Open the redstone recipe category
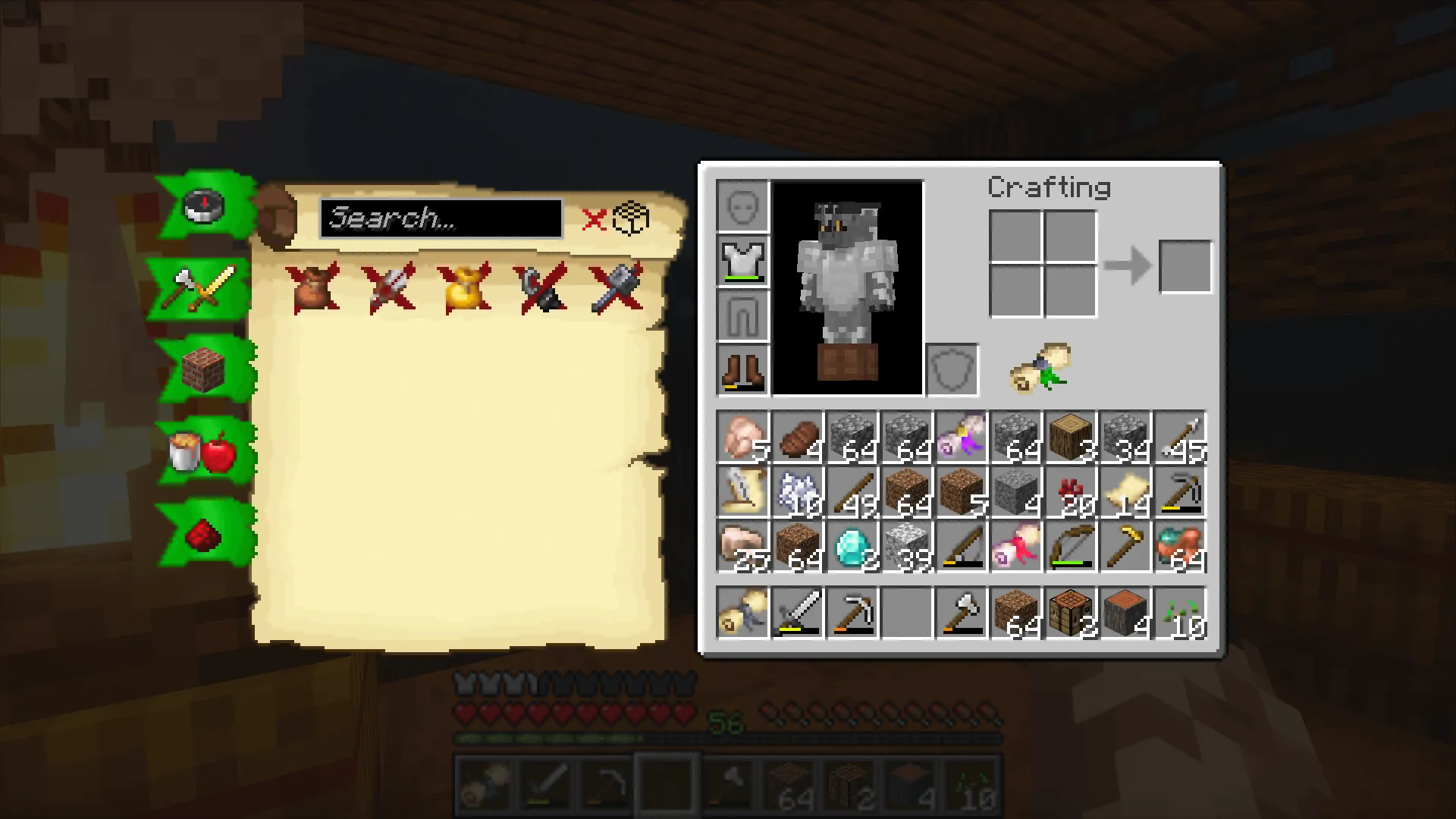 pos(199,533)
